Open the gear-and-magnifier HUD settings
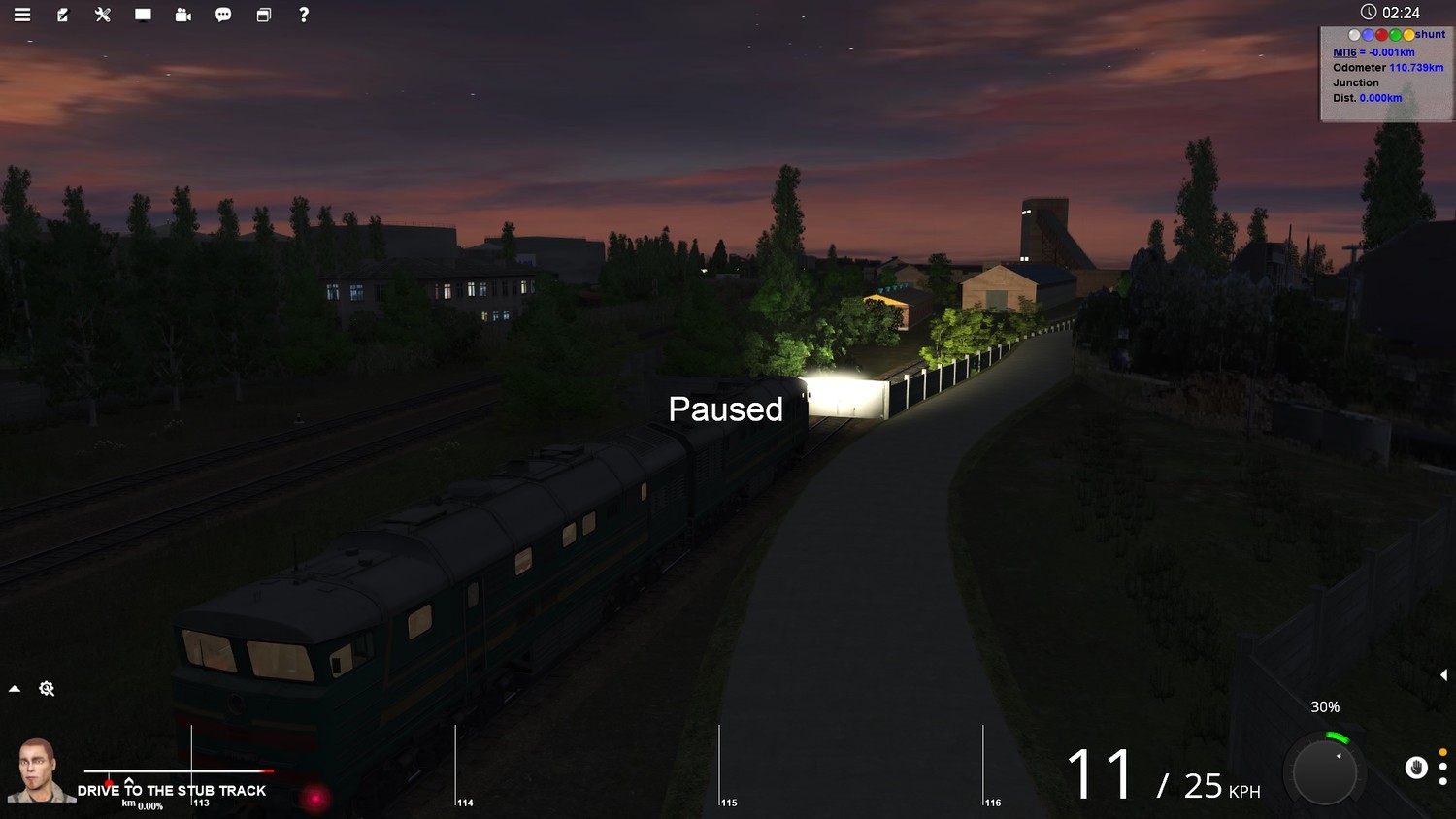Screen dimensions: 1456x819 (x=47, y=689)
